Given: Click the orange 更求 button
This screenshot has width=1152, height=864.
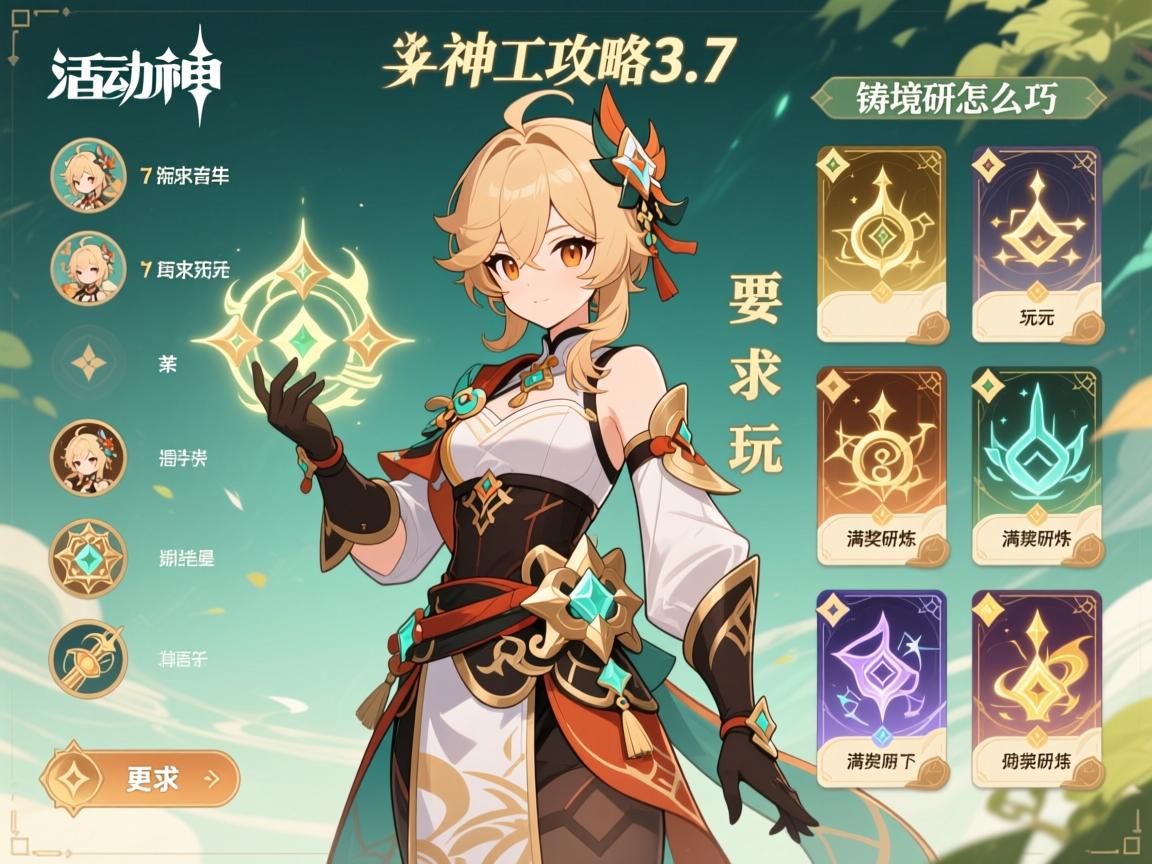Looking at the screenshot, I should pyautogui.click(x=140, y=778).
